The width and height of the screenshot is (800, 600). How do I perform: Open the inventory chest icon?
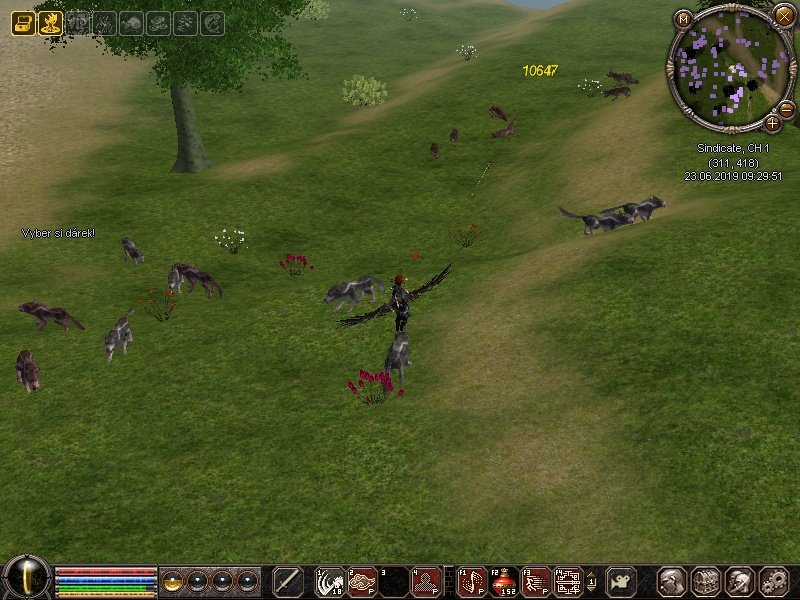click(x=707, y=581)
